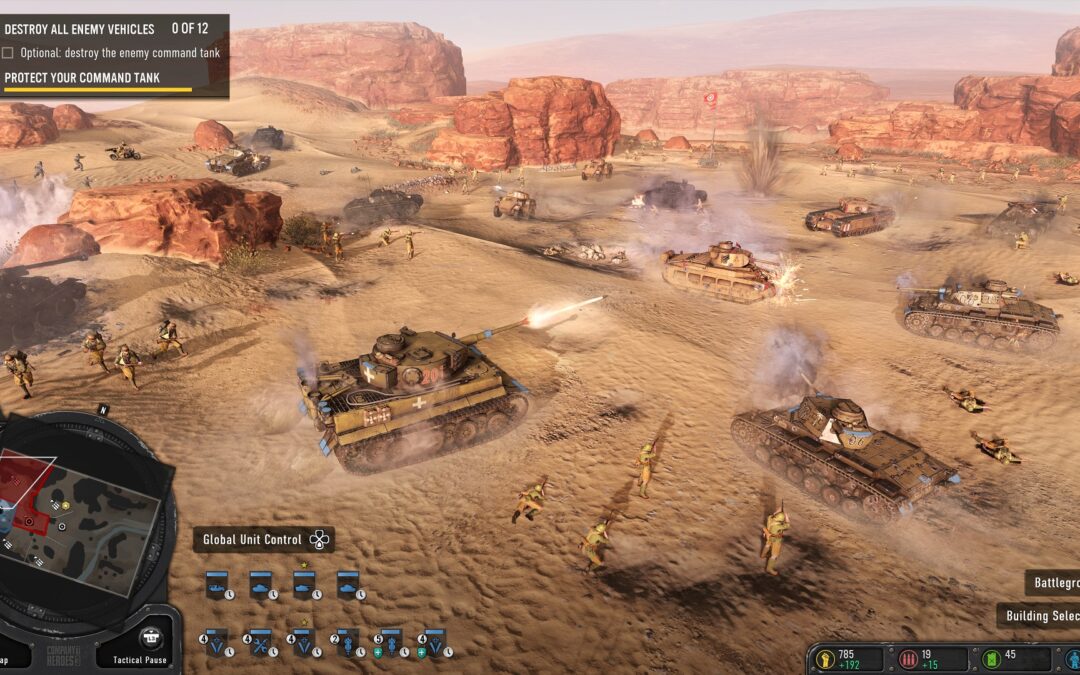Select the starred infantry squad card

(304, 642)
